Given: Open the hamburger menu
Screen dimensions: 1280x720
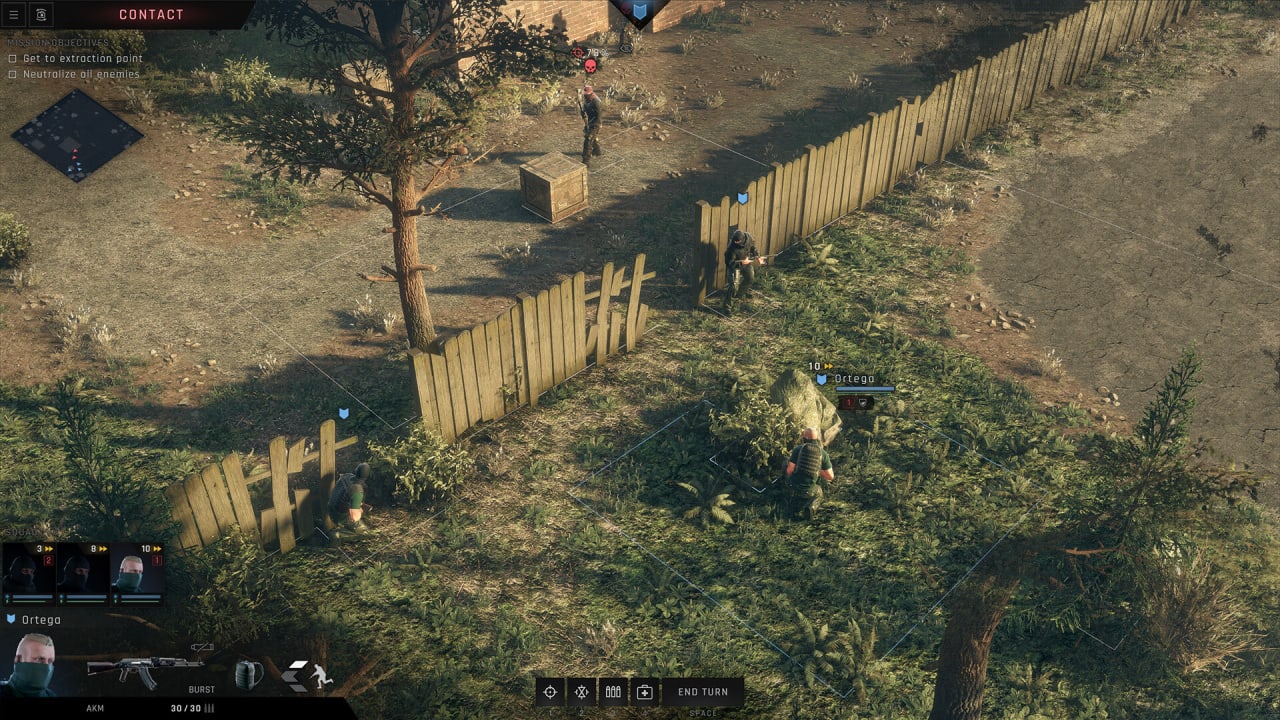Looking at the screenshot, I should (x=14, y=14).
